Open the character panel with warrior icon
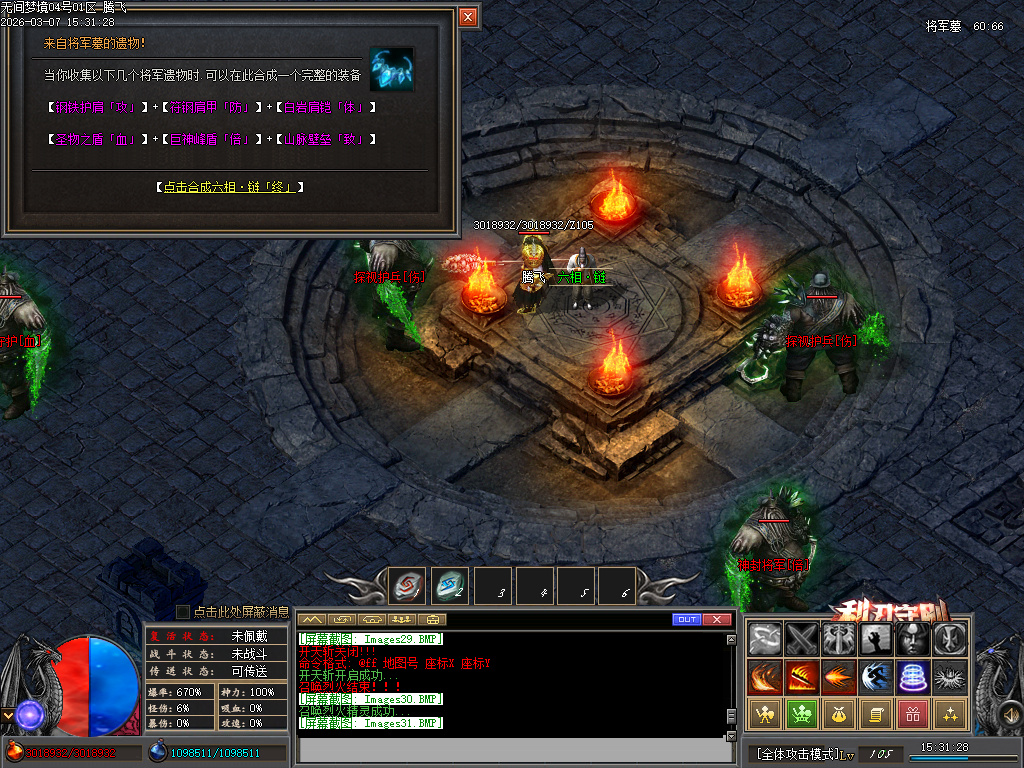This screenshot has width=1024, height=768. [x=765, y=714]
